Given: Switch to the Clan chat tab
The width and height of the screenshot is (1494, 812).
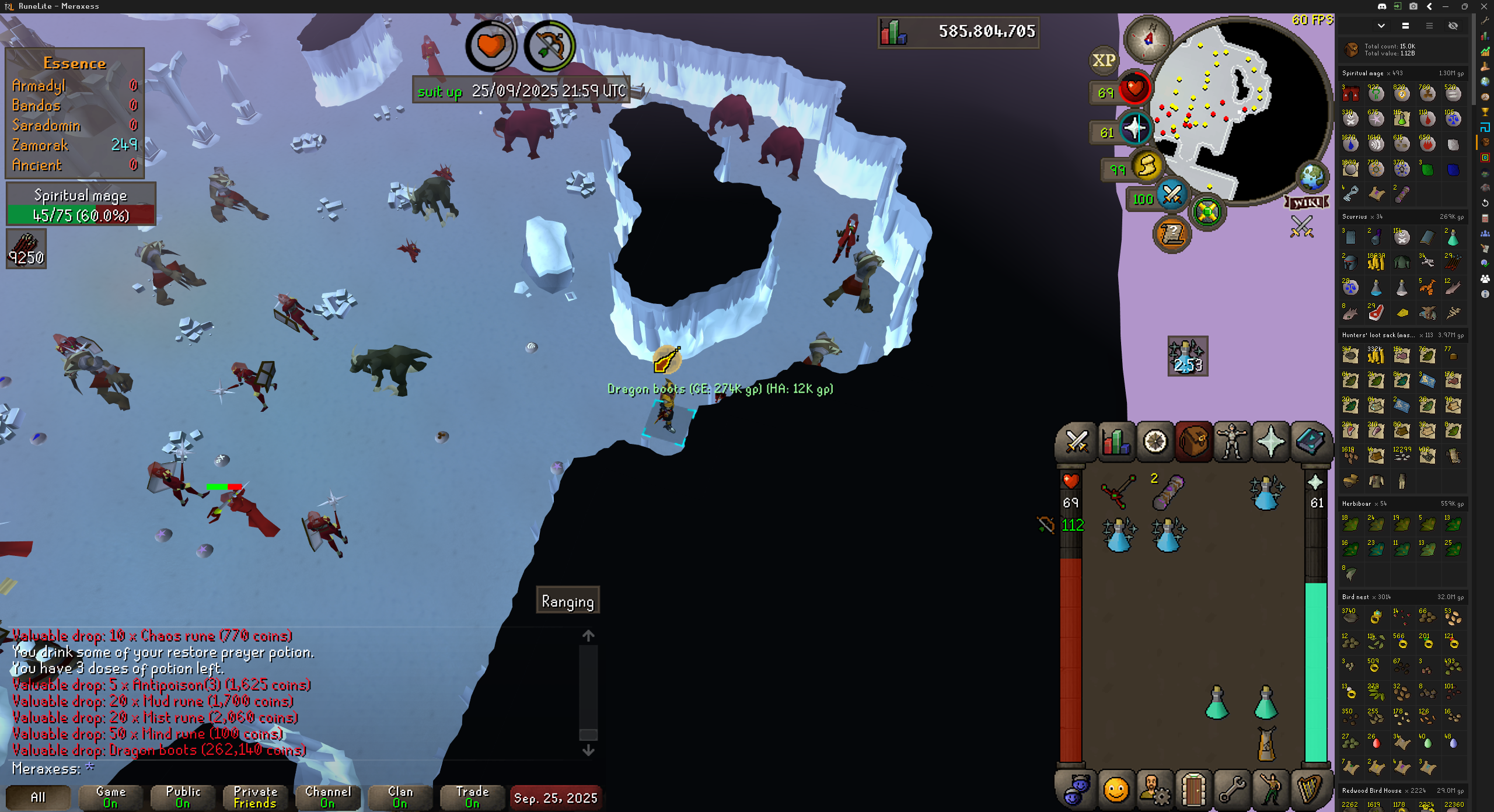Looking at the screenshot, I should click(400, 797).
